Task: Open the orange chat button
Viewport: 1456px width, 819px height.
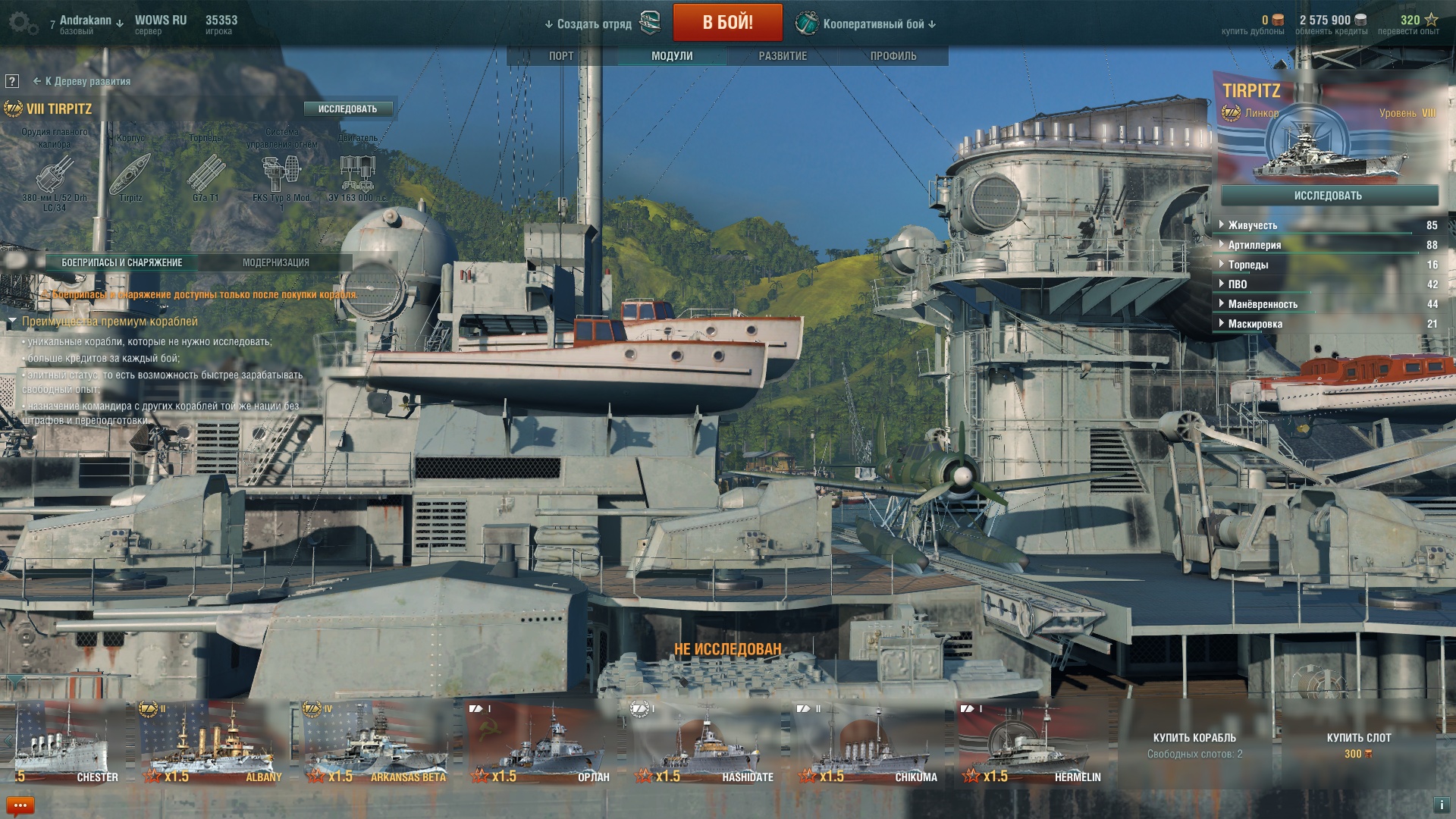Action: (20, 805)
